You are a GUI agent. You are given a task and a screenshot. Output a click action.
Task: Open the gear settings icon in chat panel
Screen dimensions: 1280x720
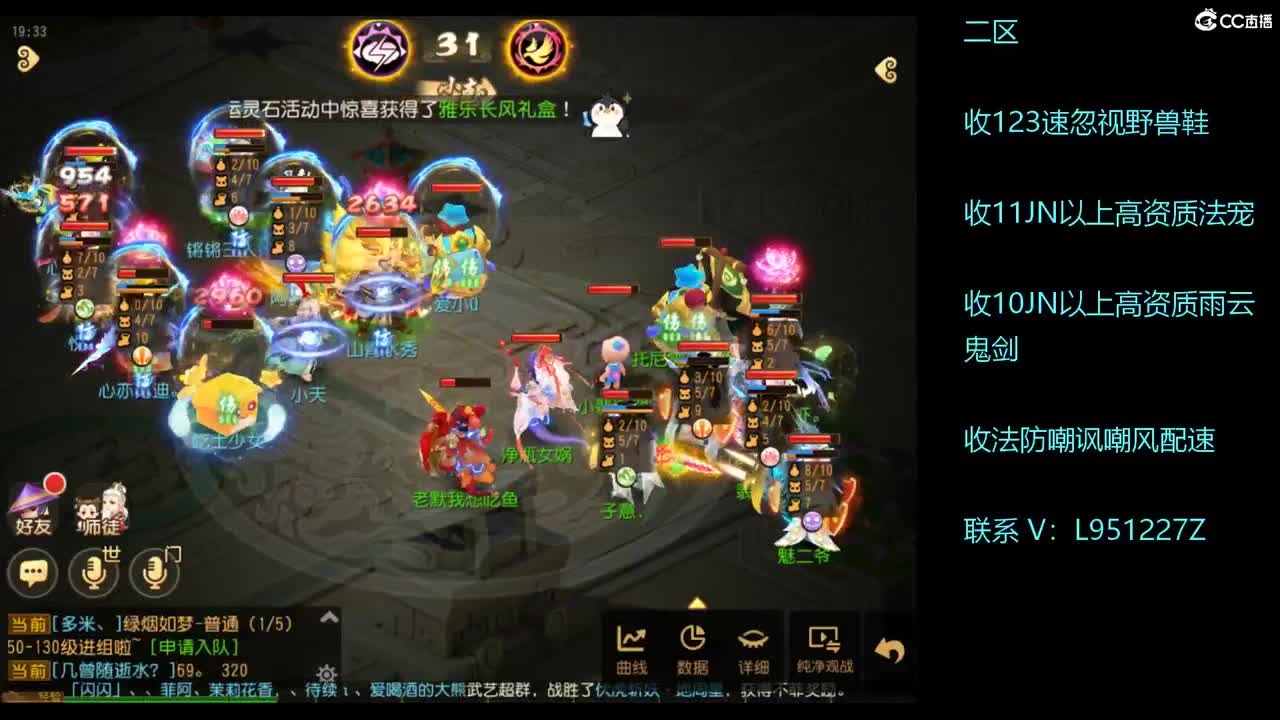325,672
